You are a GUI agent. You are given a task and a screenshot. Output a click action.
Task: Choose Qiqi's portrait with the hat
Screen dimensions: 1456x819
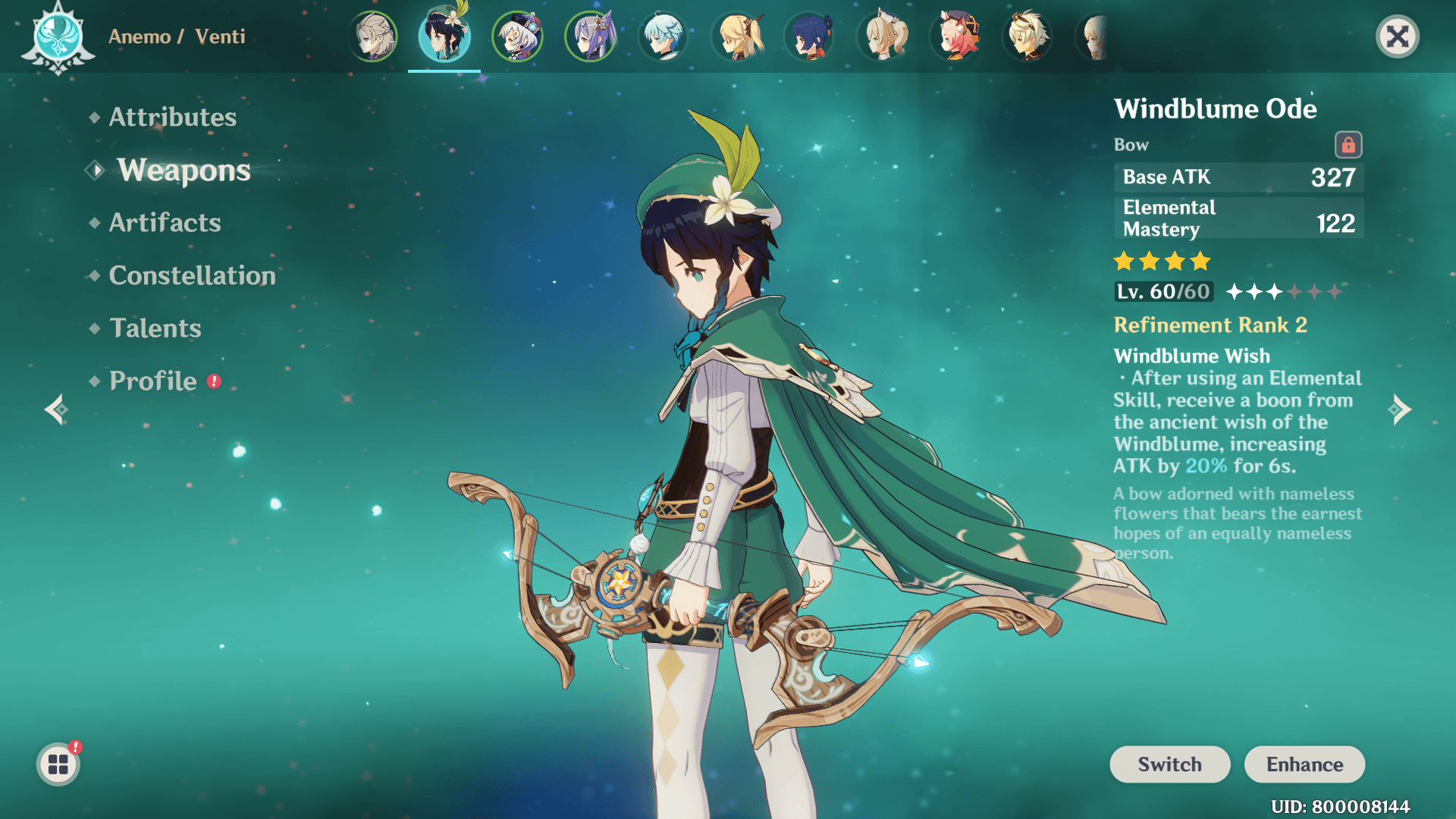[518, 36]
